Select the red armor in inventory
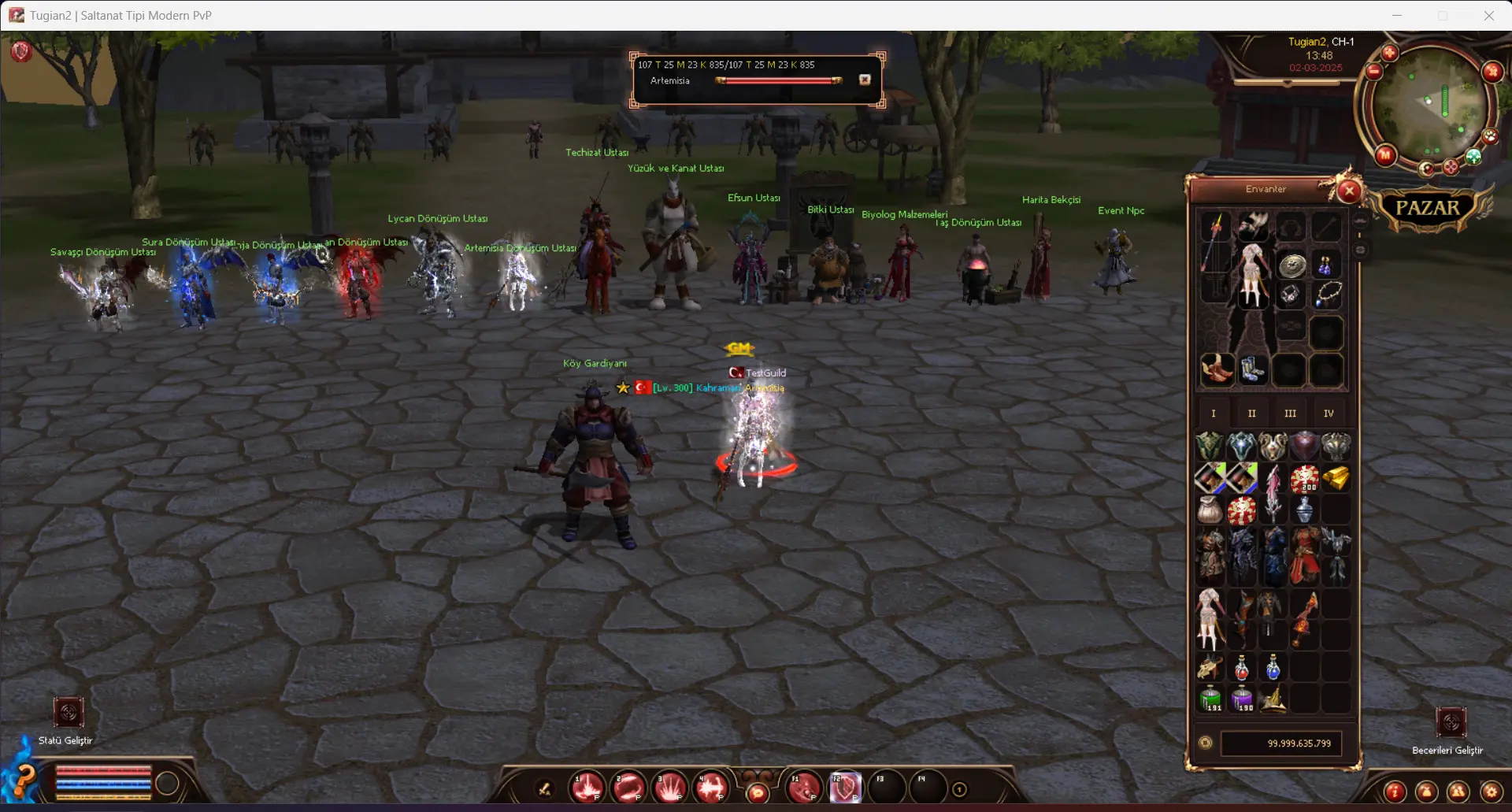 1304,555
